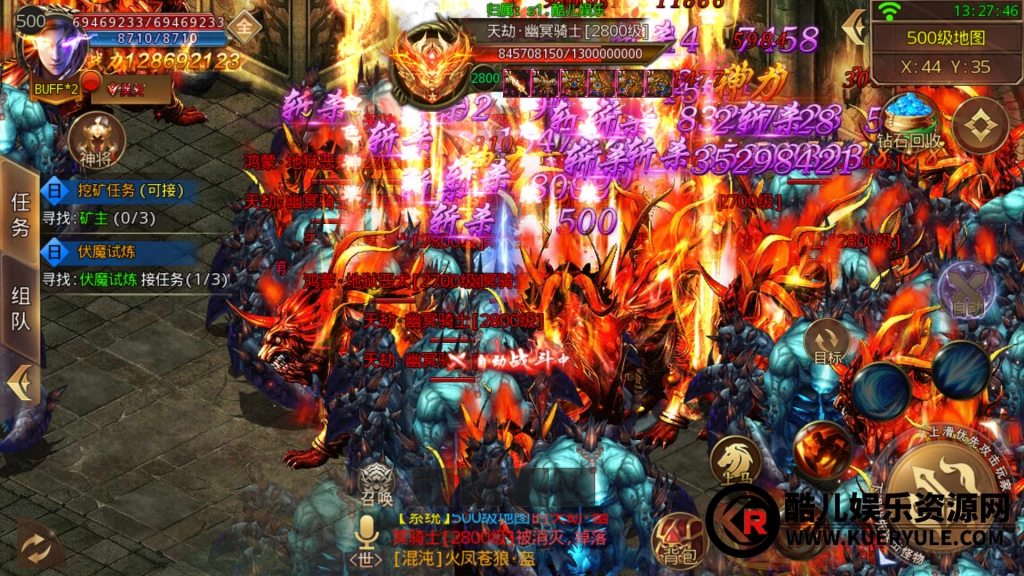The image size is (1024, 576).
Task: Collapse the quest panel with the left arrow
Action: [19, 383]
